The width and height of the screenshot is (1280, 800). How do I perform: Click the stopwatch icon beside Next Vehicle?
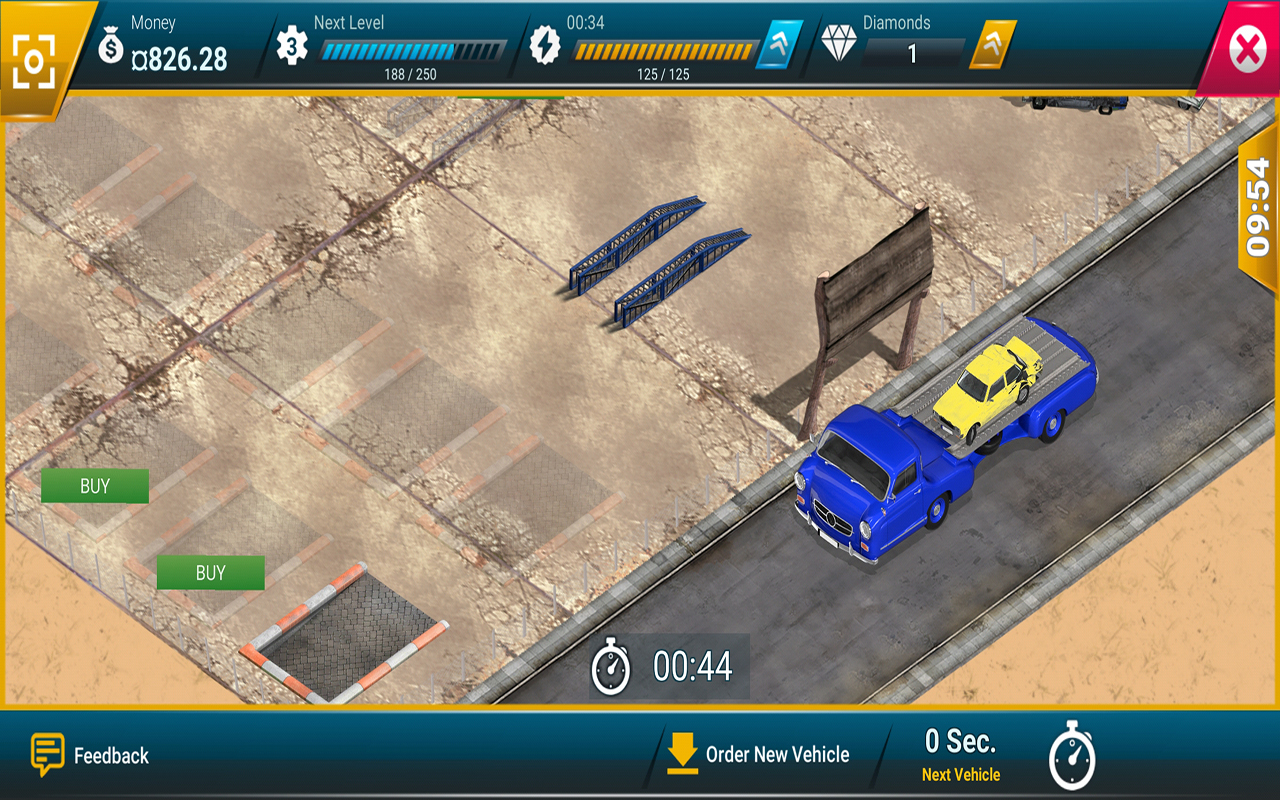coord(1072,757)
